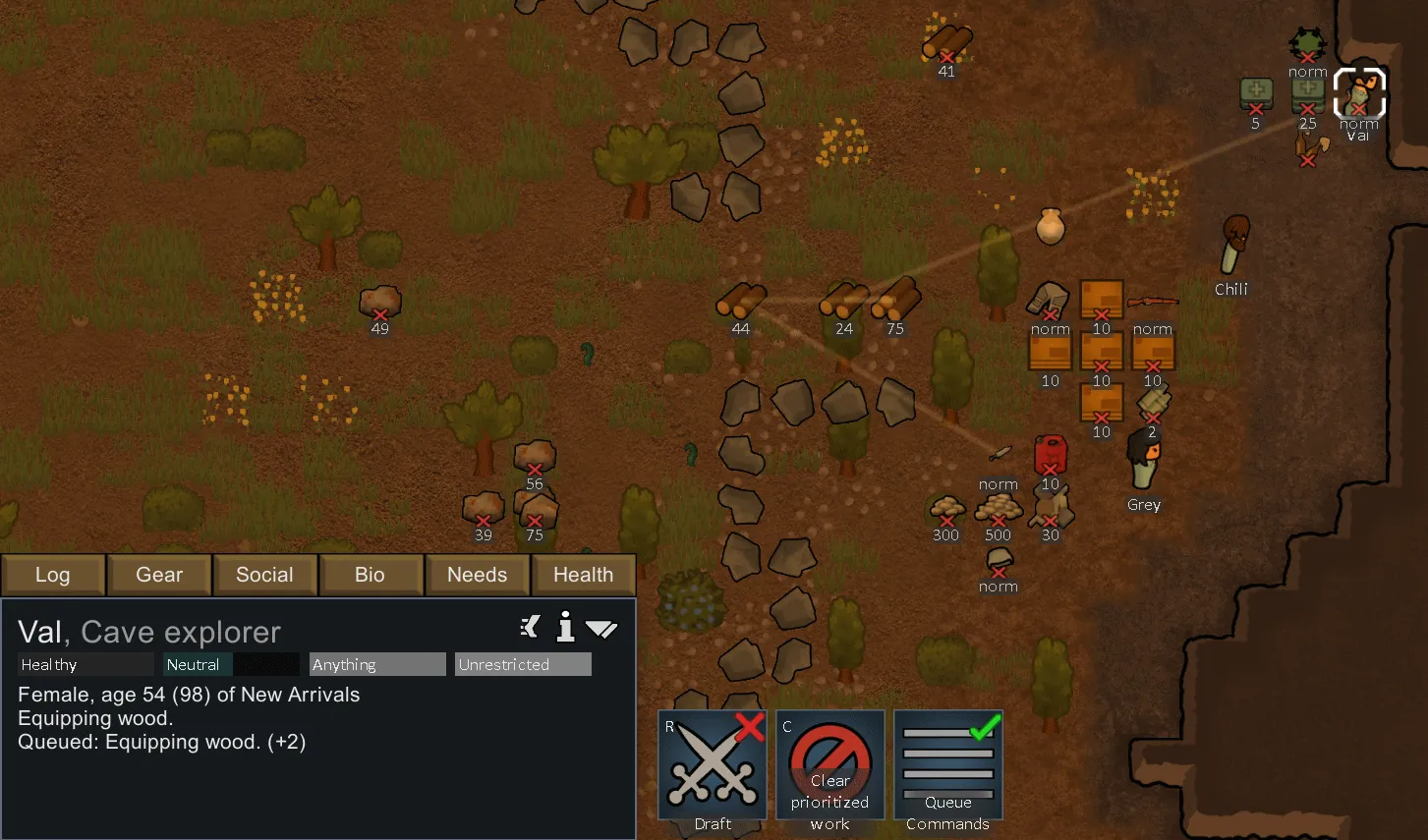Switch to the Gear tab

coord(159,575)
